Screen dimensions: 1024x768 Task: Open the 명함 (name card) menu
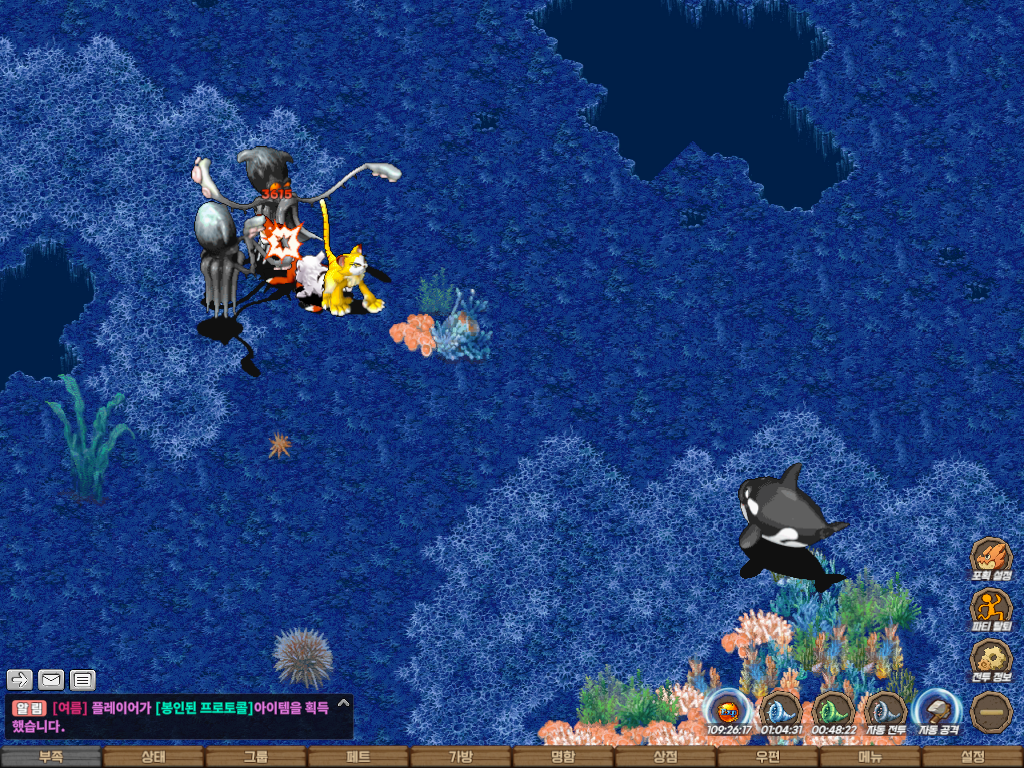coord(563,757)
